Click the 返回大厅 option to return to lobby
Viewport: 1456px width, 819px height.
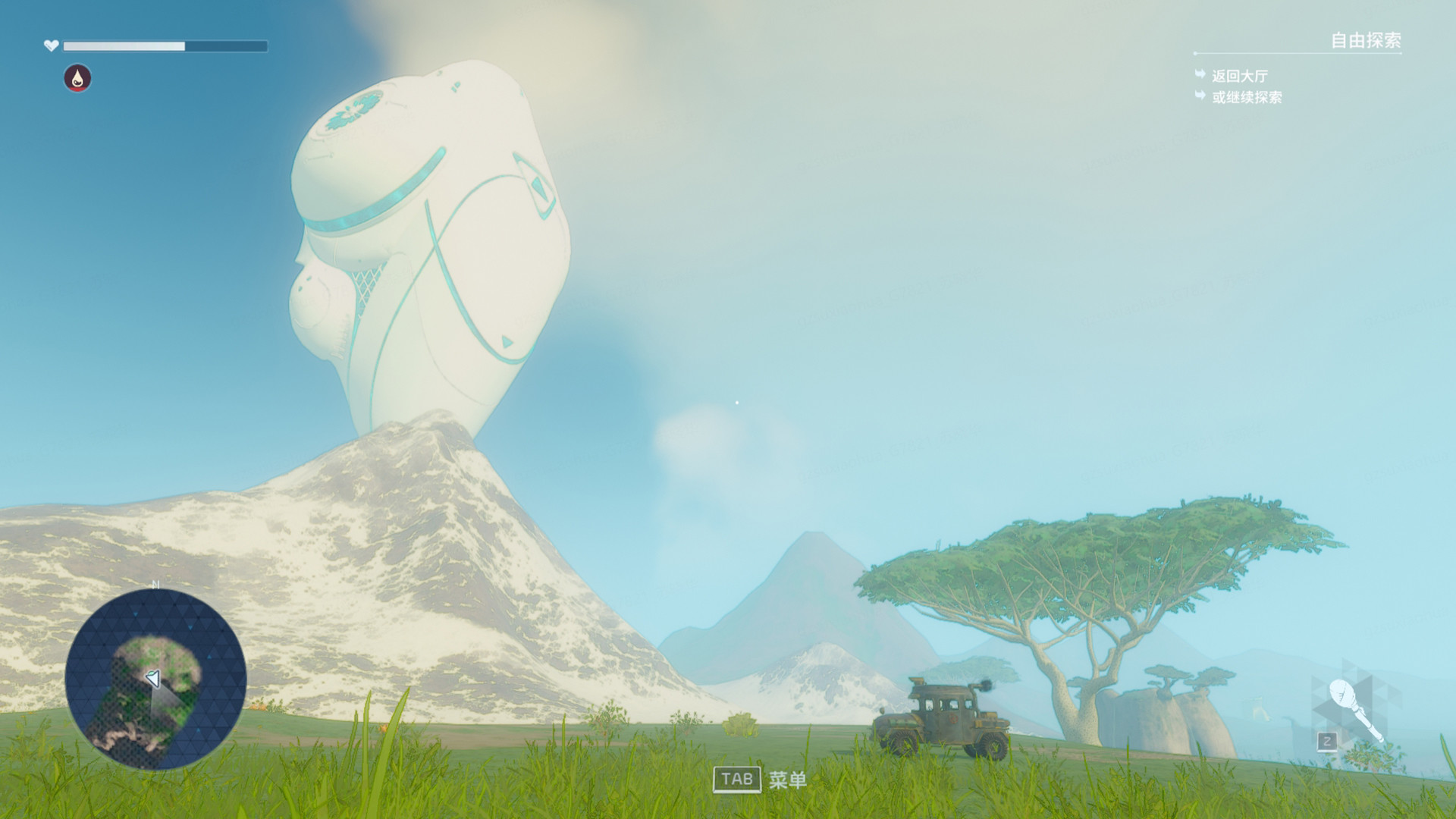[1239, 77]
